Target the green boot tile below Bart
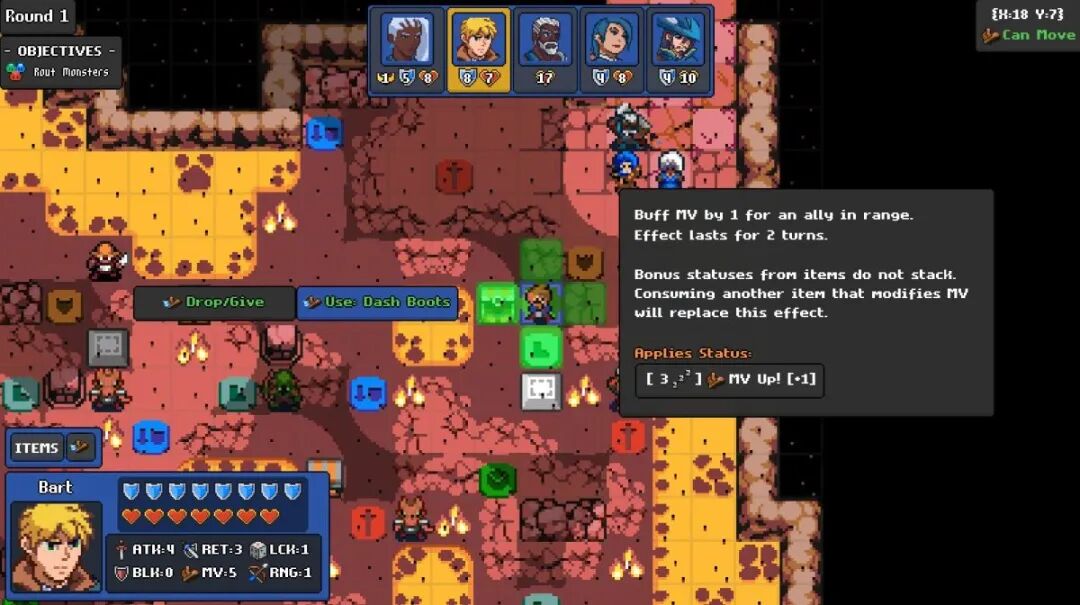The image size is (1080, 605). [541, 348]
